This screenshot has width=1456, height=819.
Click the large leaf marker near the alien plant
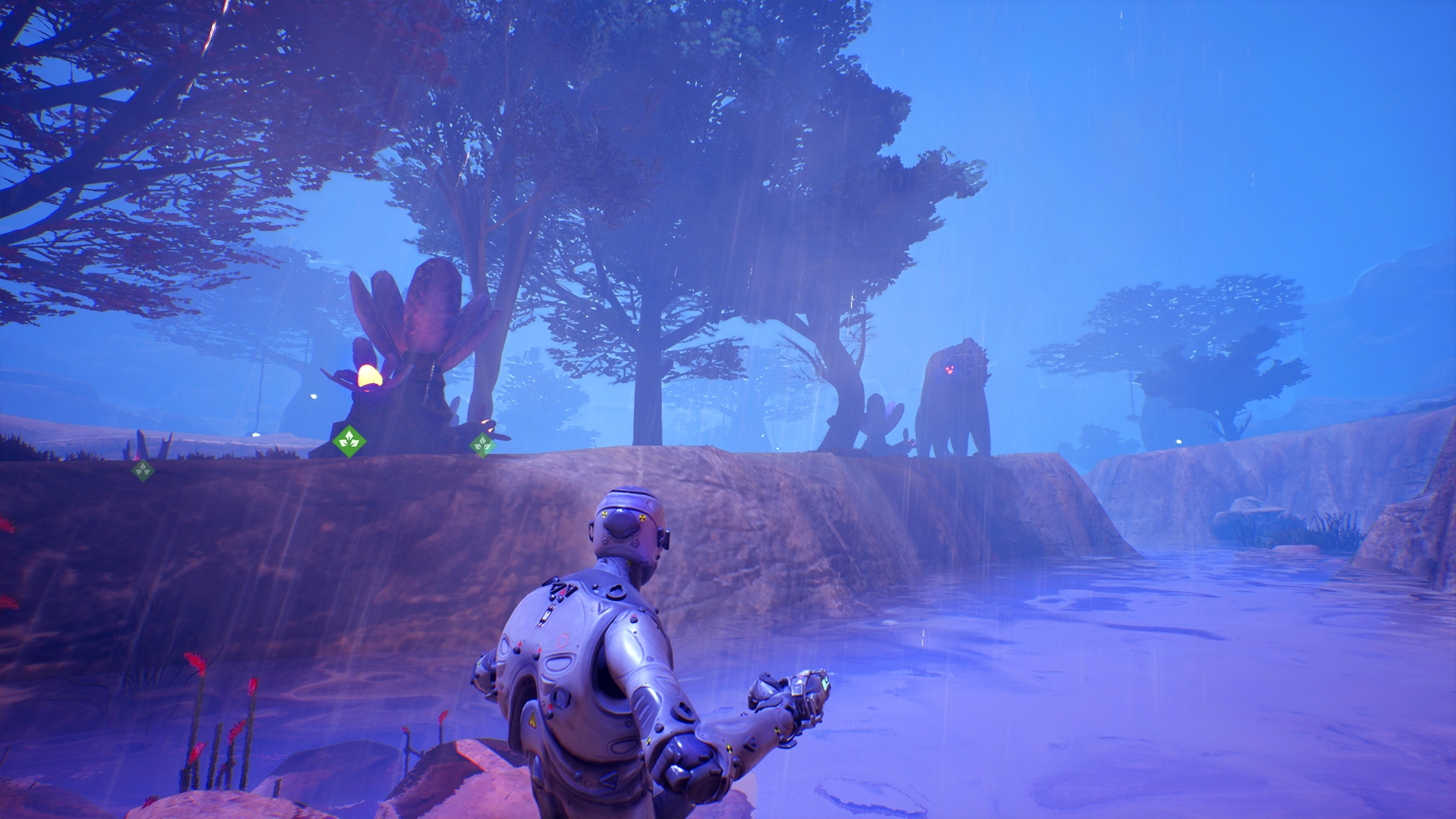[x=348, y=441]
